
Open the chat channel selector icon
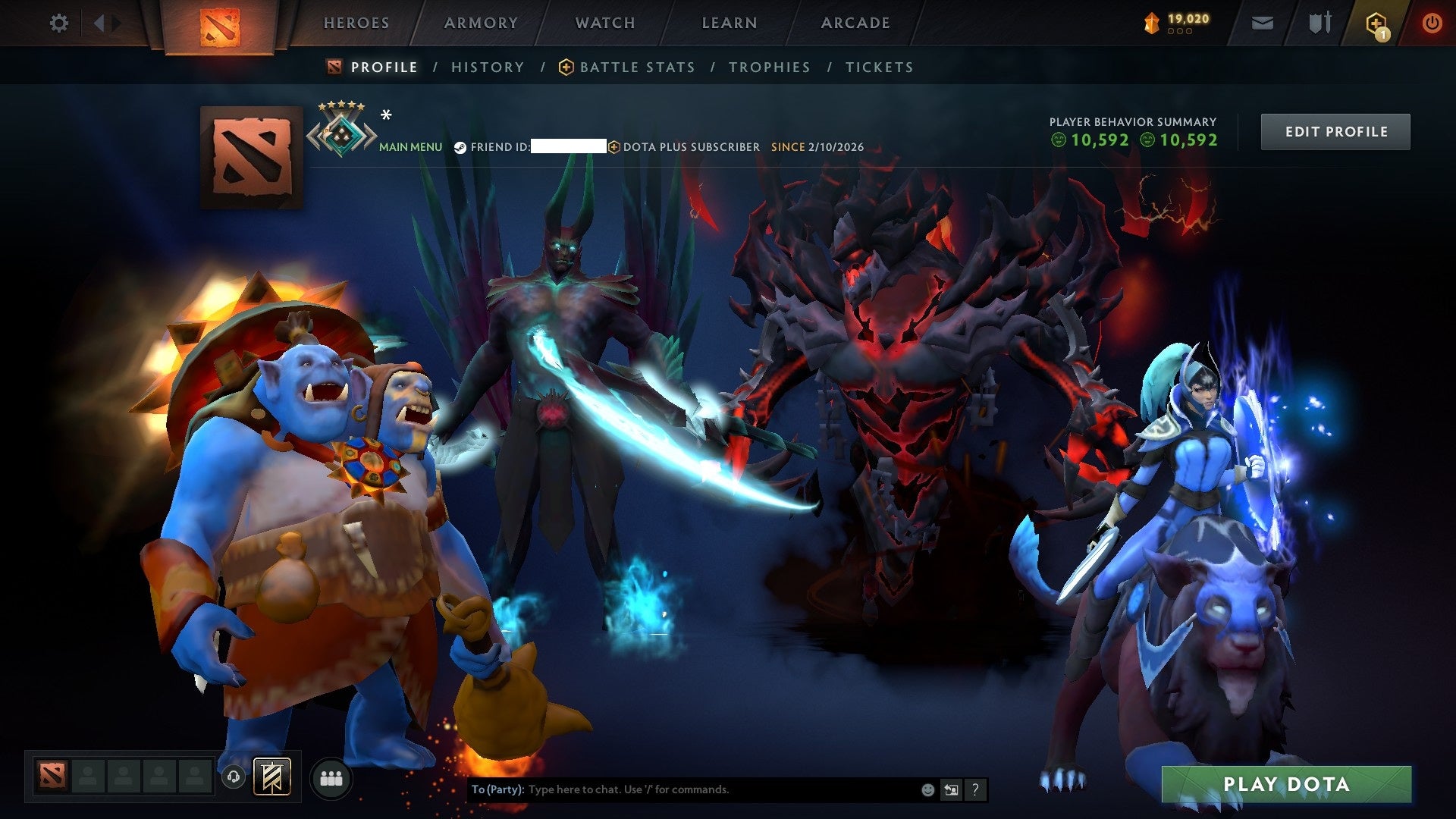click(952, 789)
